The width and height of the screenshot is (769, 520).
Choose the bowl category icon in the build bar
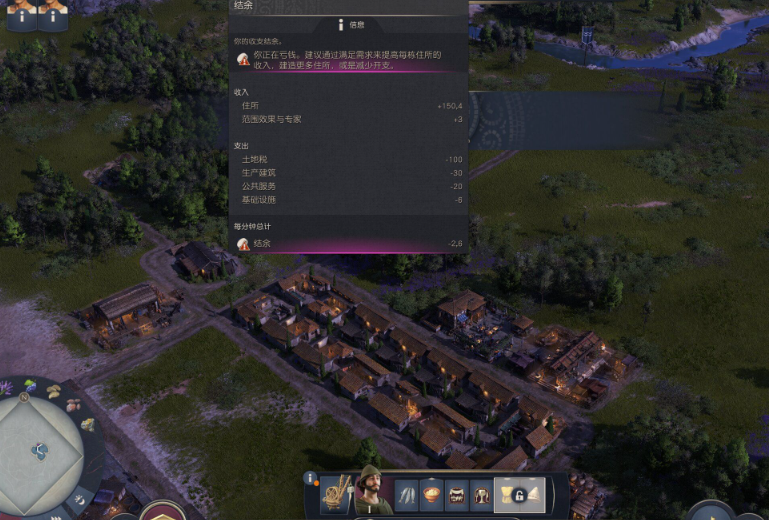click(433, 495)
